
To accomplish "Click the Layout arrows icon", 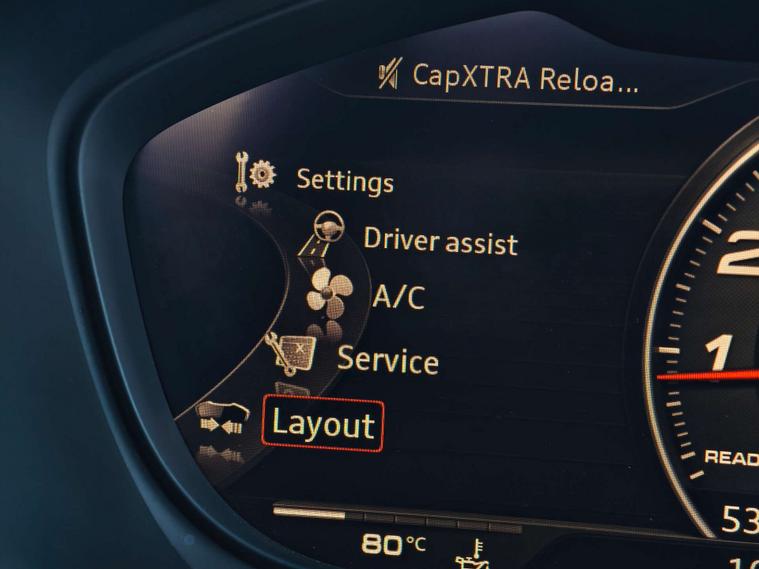I will [x=221, y=420].
